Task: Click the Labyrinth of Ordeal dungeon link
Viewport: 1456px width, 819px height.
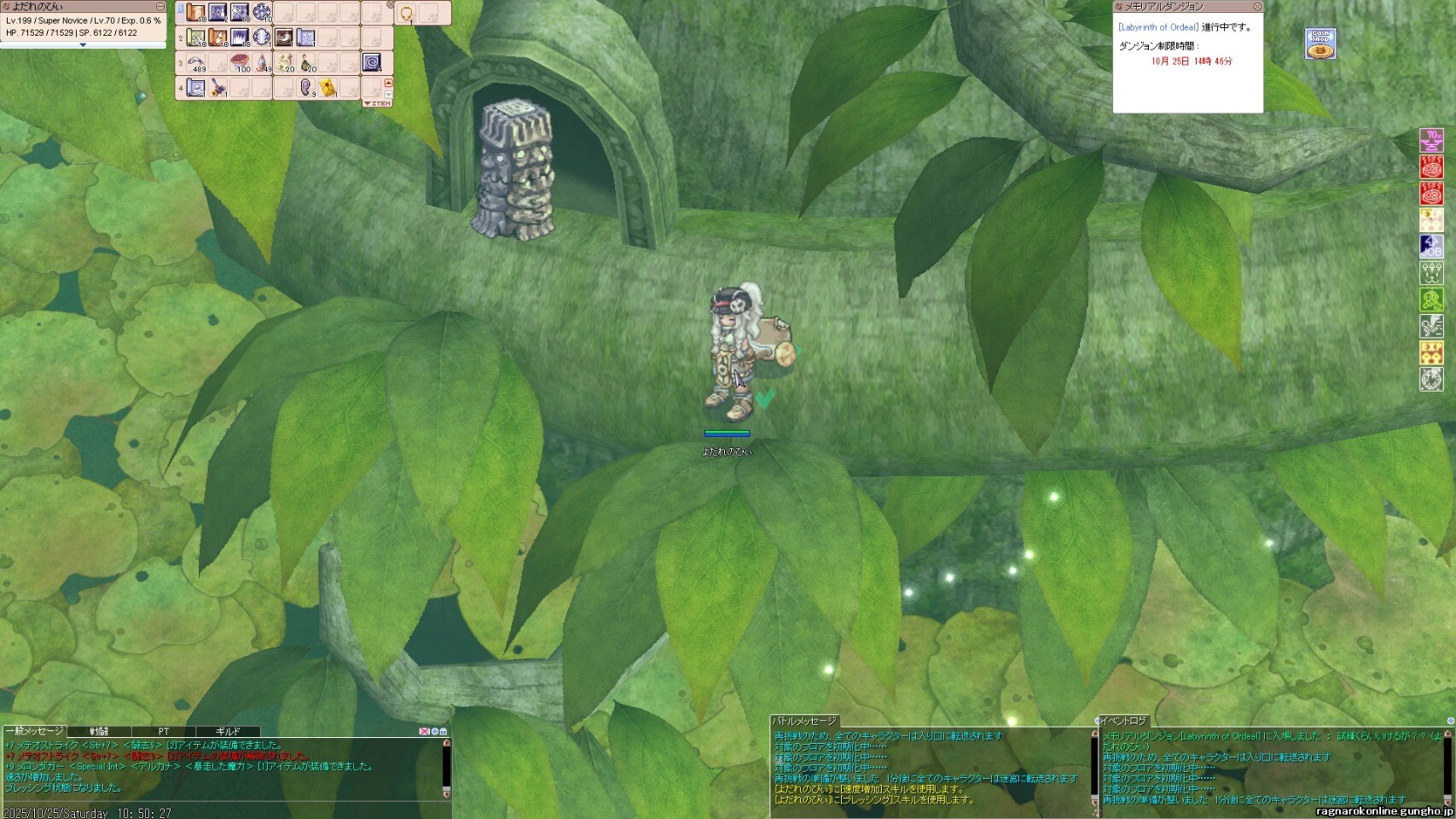Action: click(1158, 27)
